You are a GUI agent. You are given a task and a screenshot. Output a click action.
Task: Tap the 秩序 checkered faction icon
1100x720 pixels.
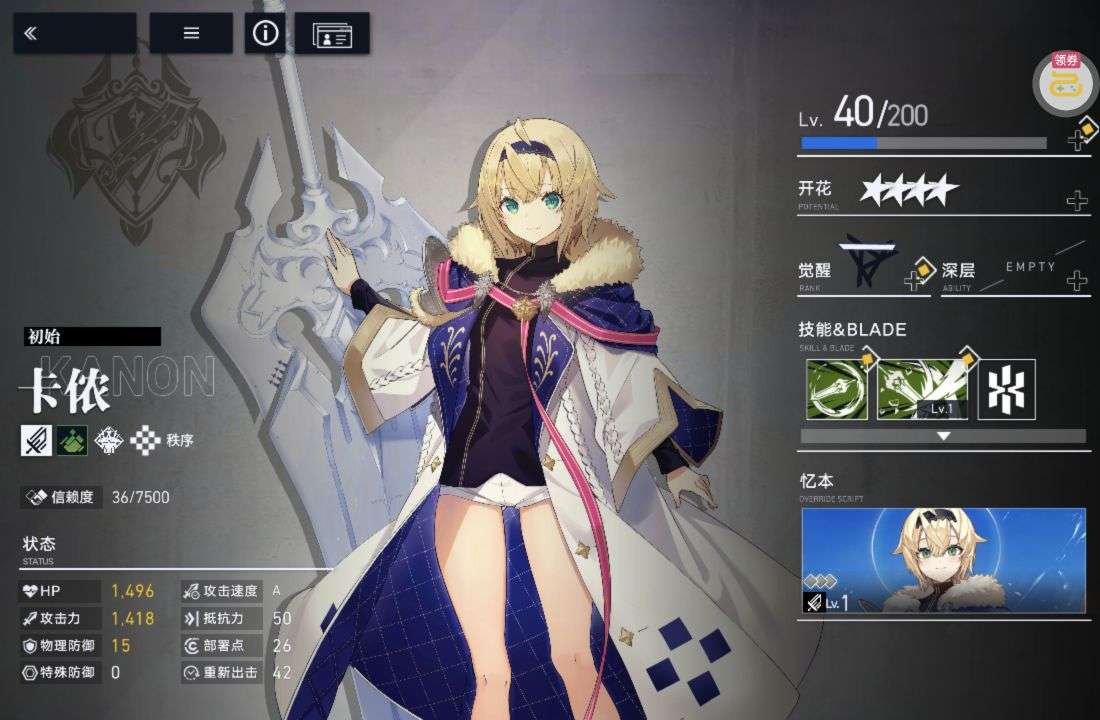[x=146, y=440]
